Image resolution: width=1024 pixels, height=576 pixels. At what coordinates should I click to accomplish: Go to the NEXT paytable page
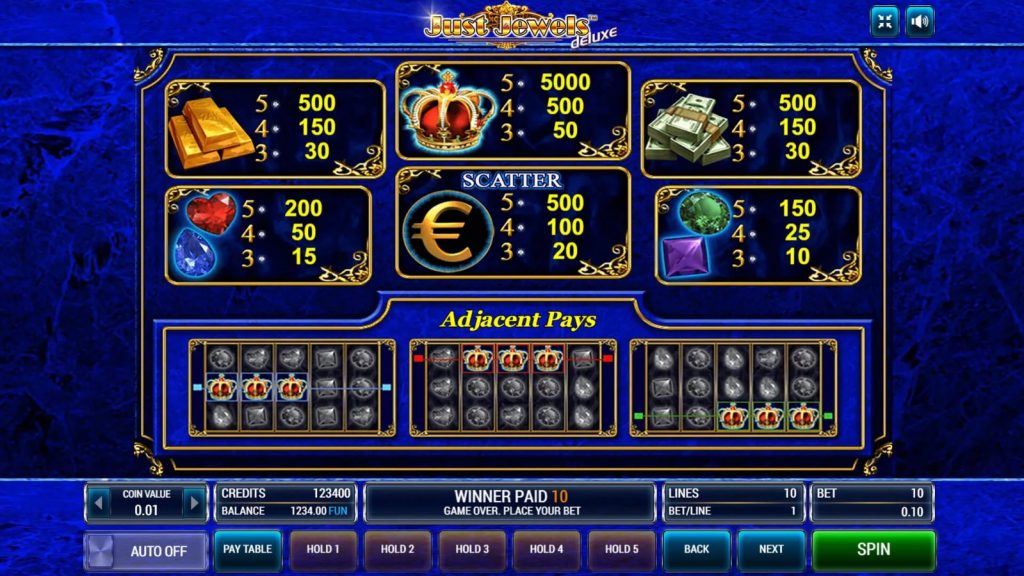click(x=771, y=550)
